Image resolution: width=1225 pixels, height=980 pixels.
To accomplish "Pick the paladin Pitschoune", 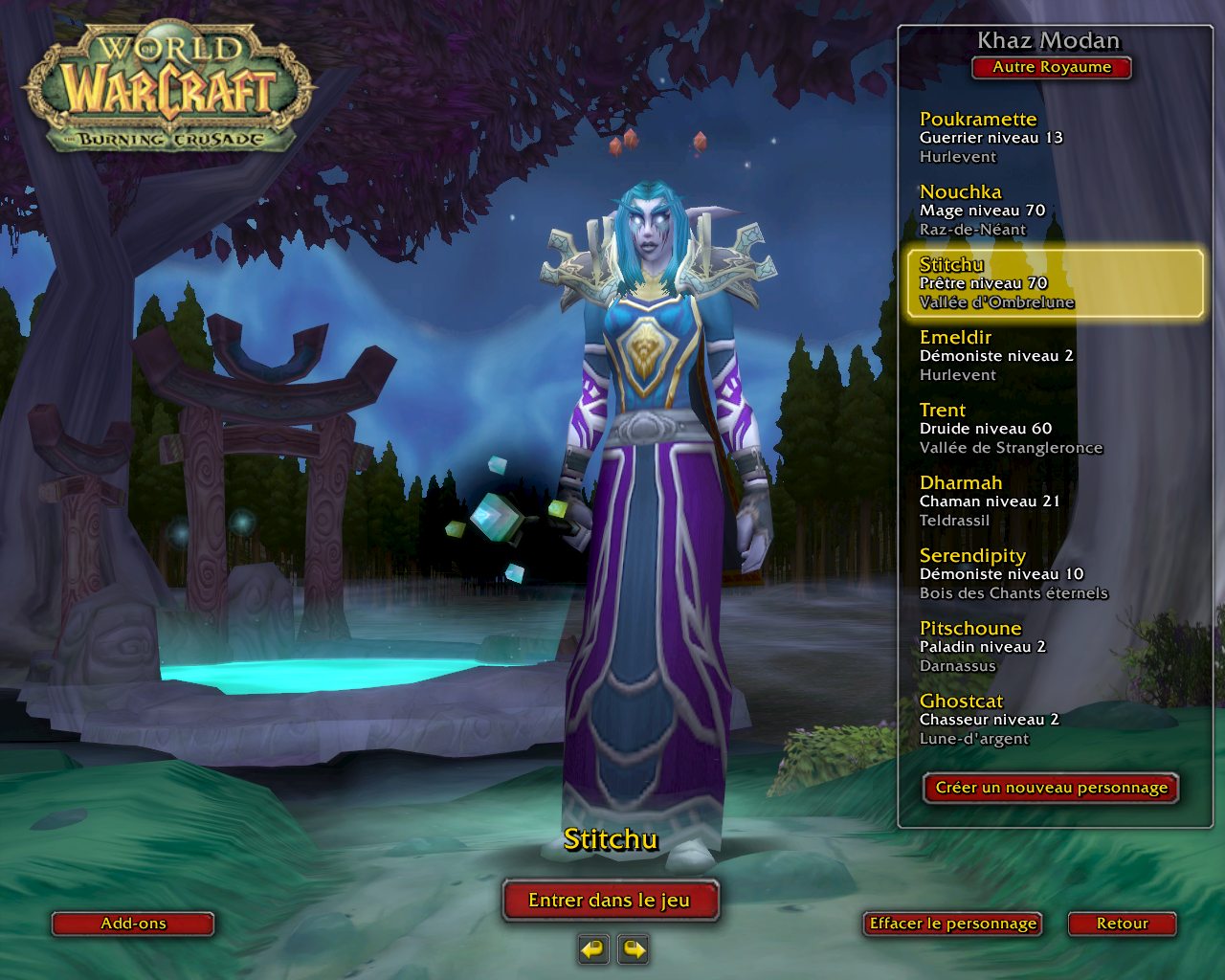I will [1053, 646].
